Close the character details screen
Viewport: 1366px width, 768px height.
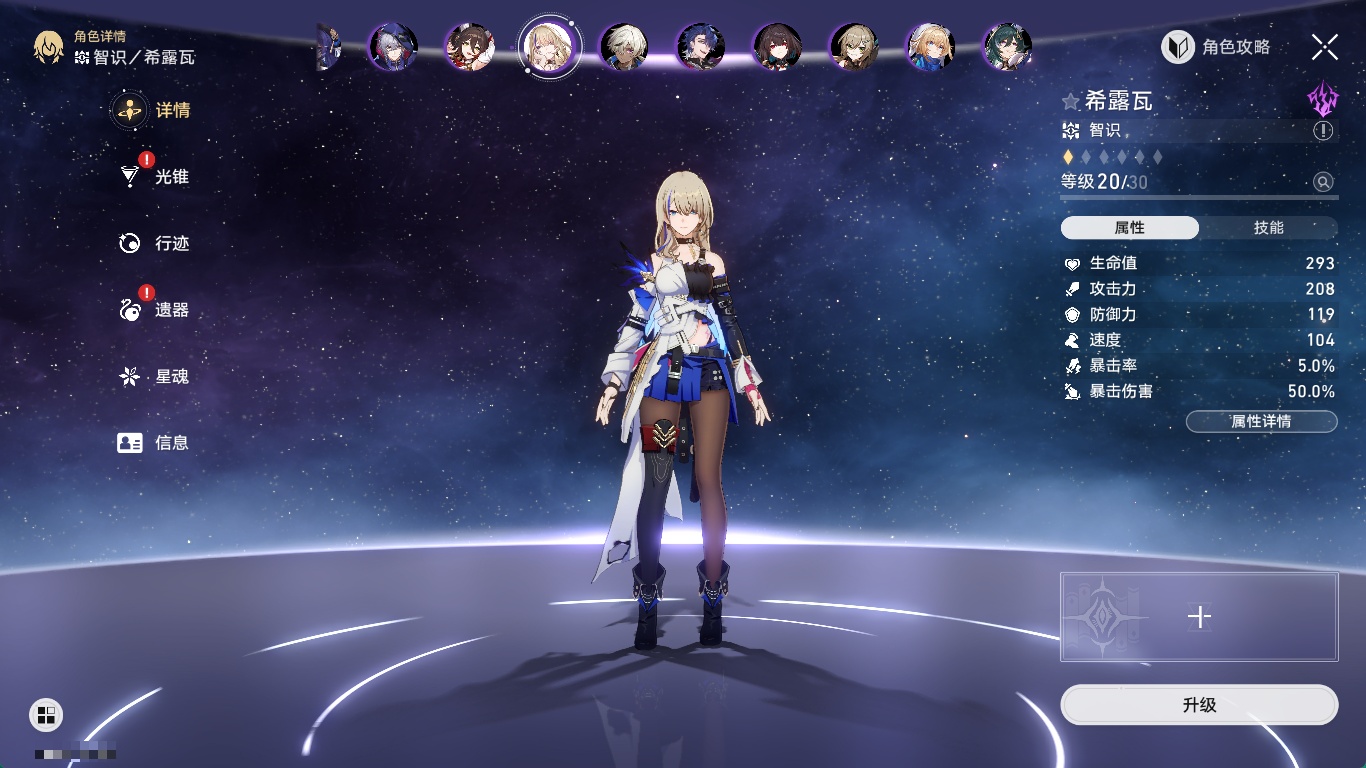point(1324,47)
